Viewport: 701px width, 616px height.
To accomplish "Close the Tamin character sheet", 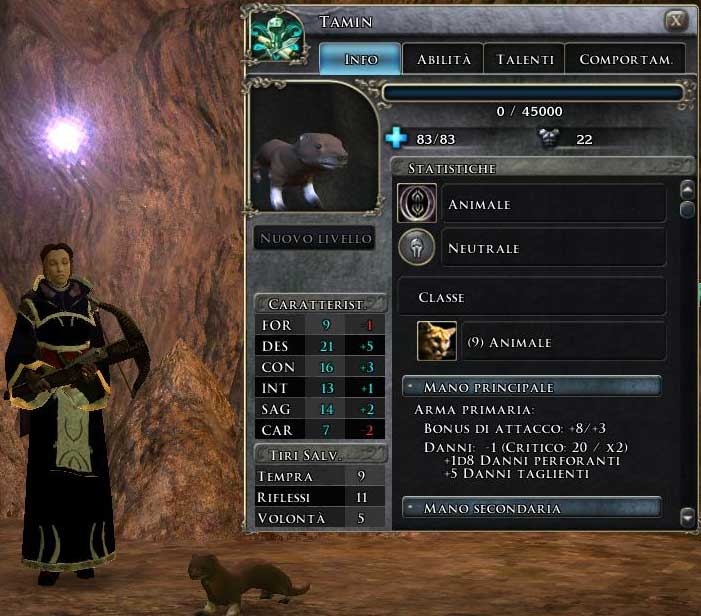I will click(x=677, y=20).
